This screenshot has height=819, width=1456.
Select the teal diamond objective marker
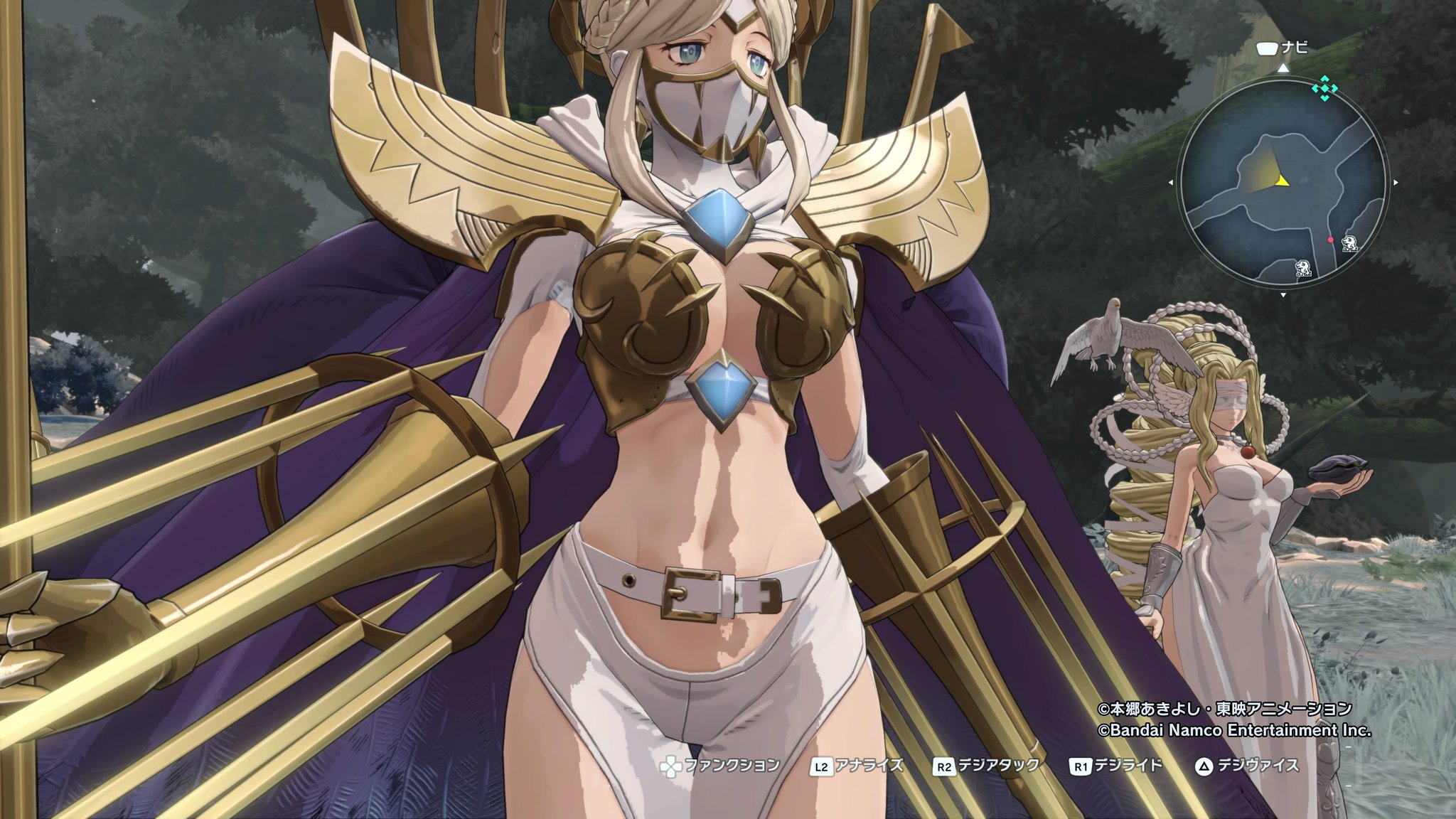(x=1324, y=90)
